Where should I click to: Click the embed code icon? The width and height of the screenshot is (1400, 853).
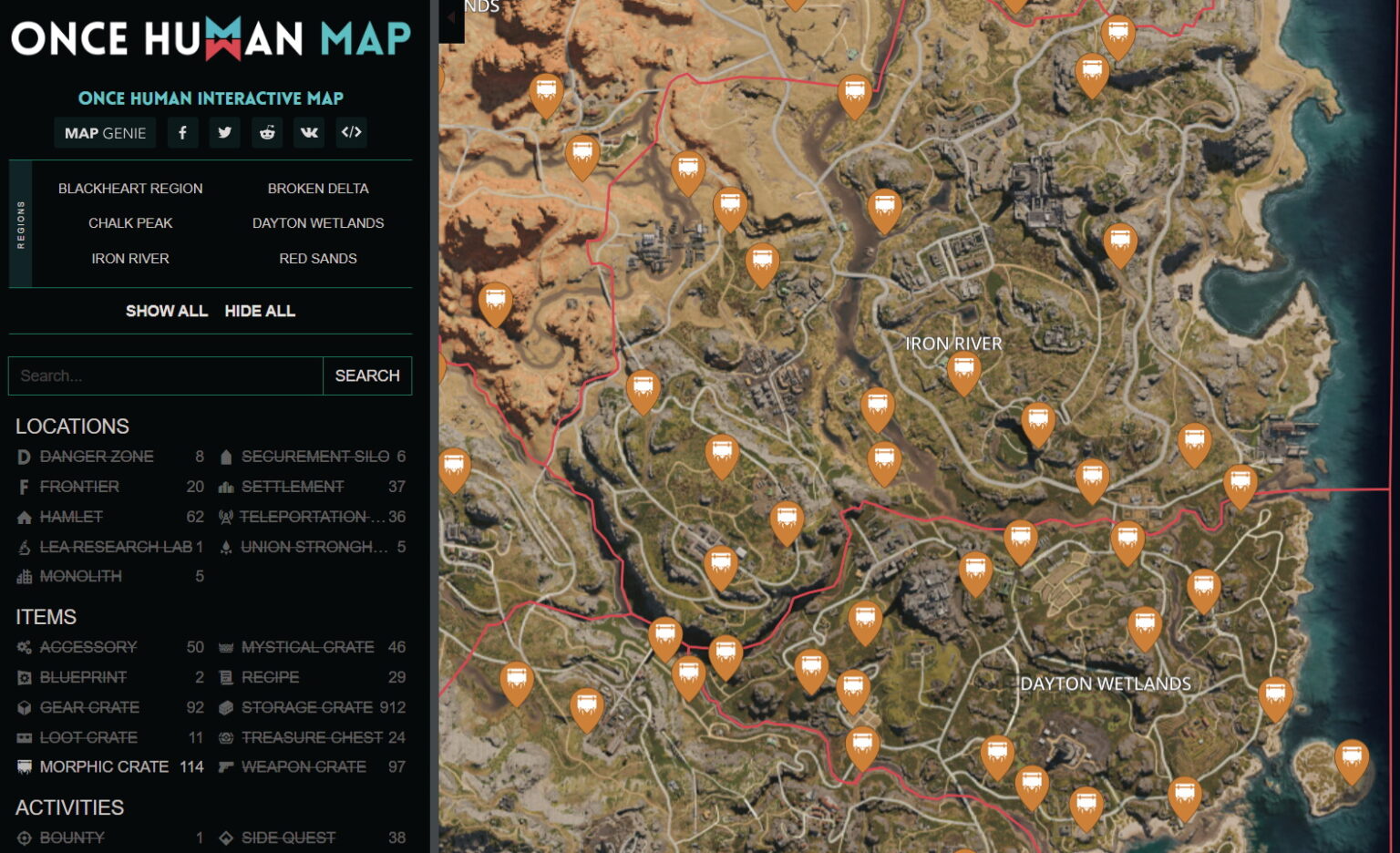(x=351, y=133)
